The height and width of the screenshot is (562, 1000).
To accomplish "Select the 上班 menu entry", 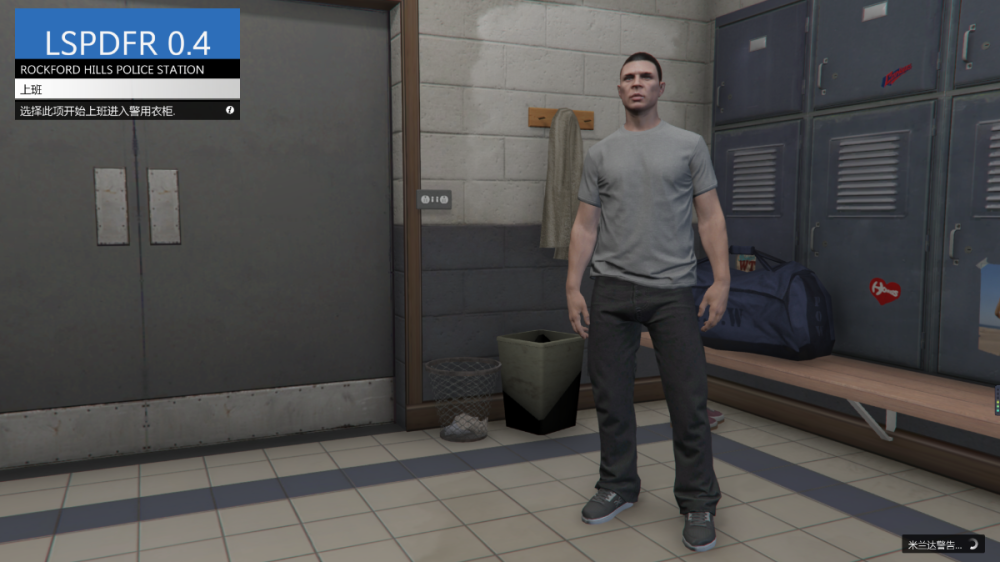I will tap(127, 89).
